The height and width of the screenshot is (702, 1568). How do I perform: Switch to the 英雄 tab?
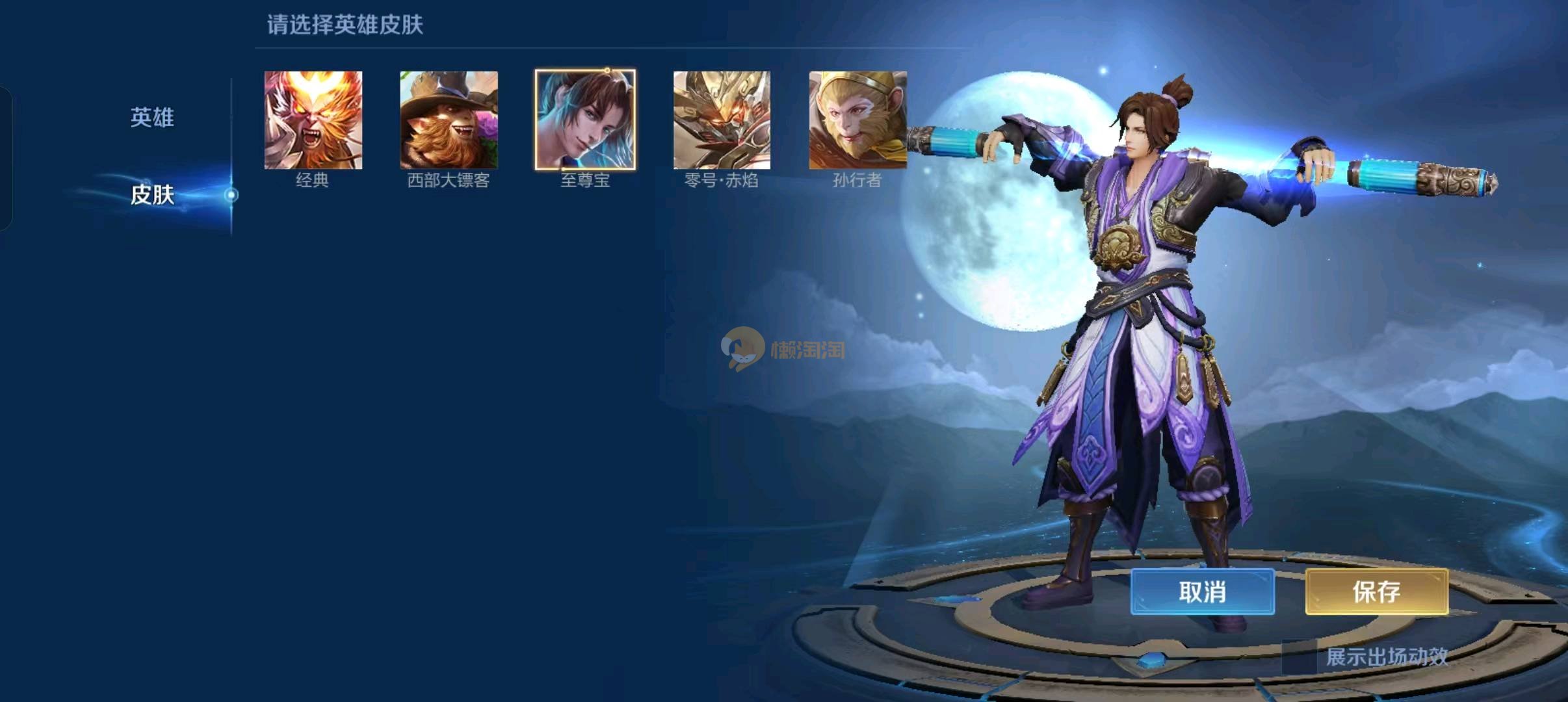[x=152, y=118]
